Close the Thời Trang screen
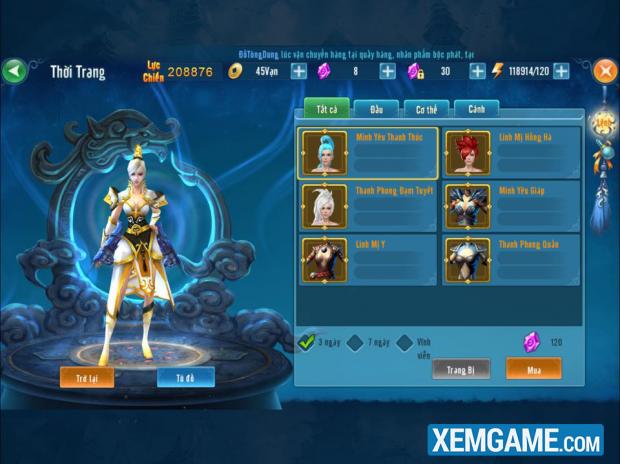Viewport: 620px width, 464px height. pyautogui.click(x=605, y=71)
